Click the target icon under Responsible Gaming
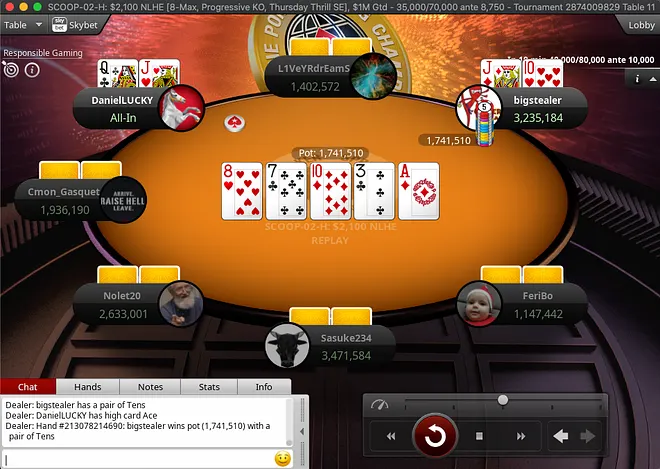The height and width of the screenshot is (469, 660). point(11,70)
